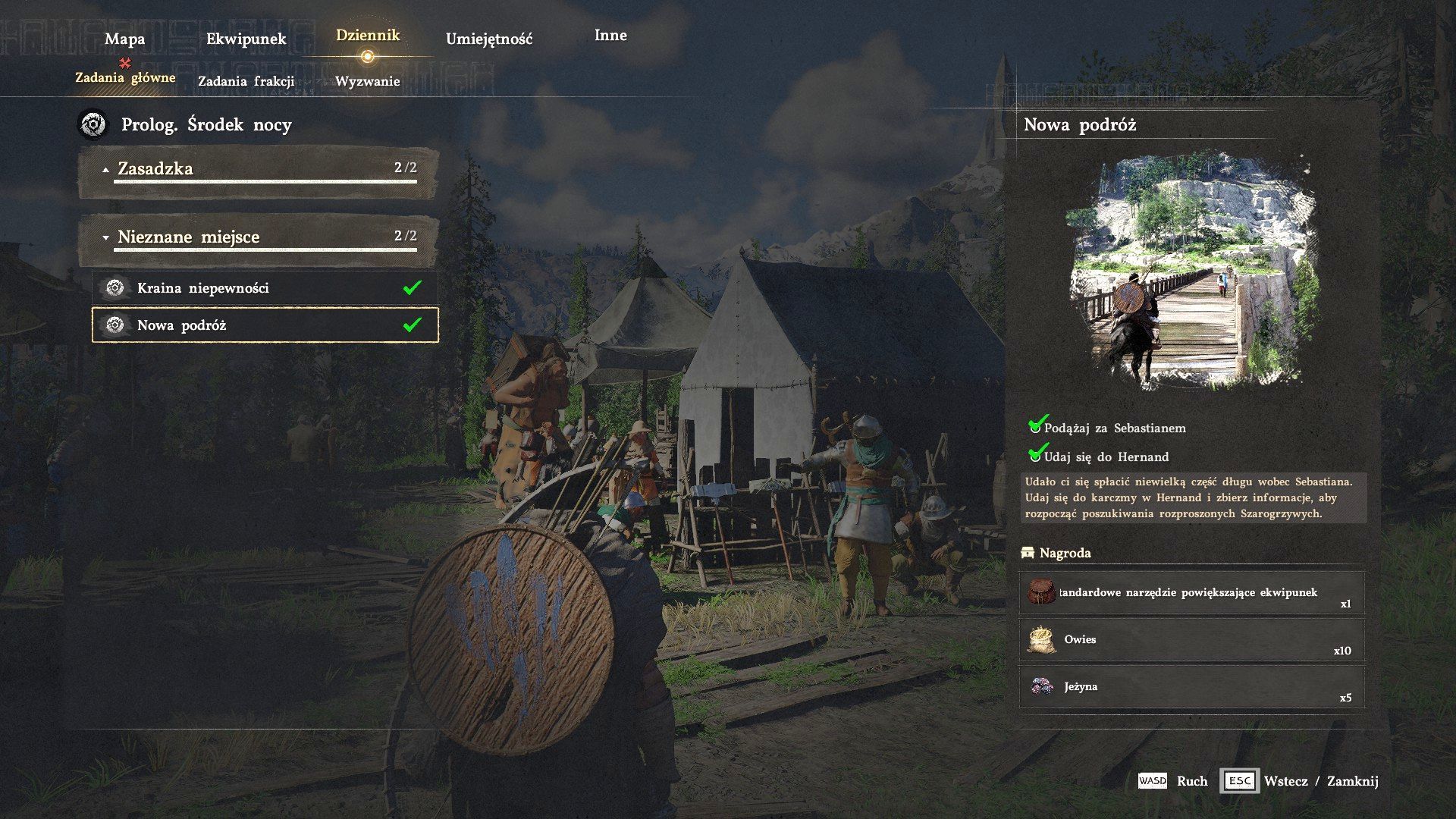1456x819 pixels.
Task: Collapse the Nieznane miejsce quest group
Action: (259, 238)
